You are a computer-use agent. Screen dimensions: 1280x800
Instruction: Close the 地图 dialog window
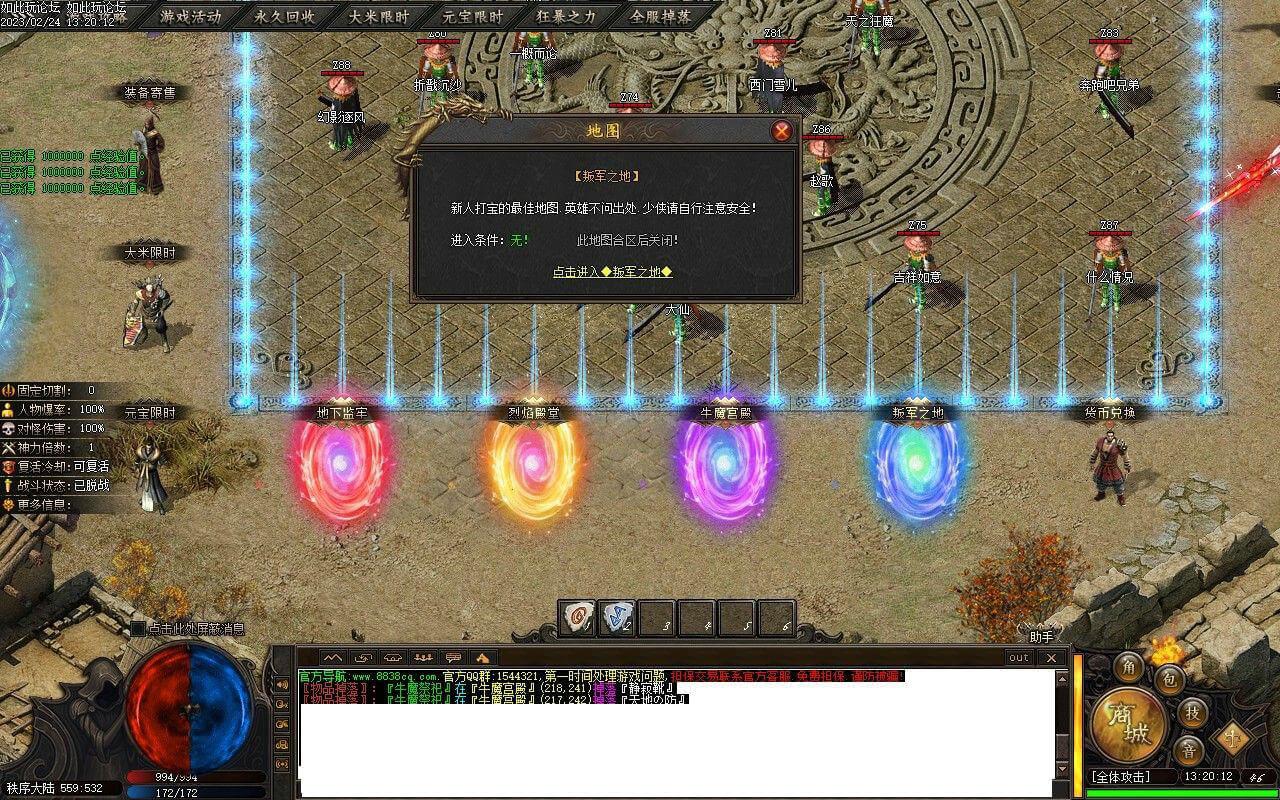[782, 131]
